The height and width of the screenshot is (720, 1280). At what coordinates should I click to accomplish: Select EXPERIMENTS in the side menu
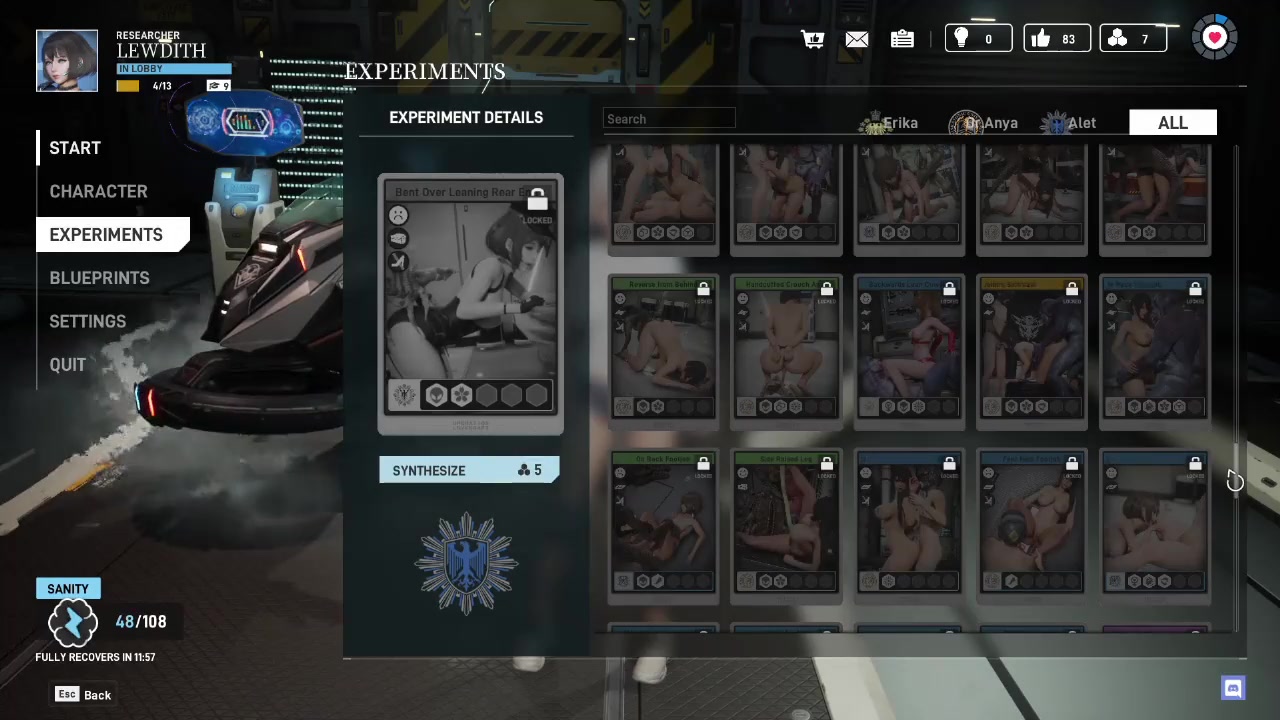tap(106, 235)
